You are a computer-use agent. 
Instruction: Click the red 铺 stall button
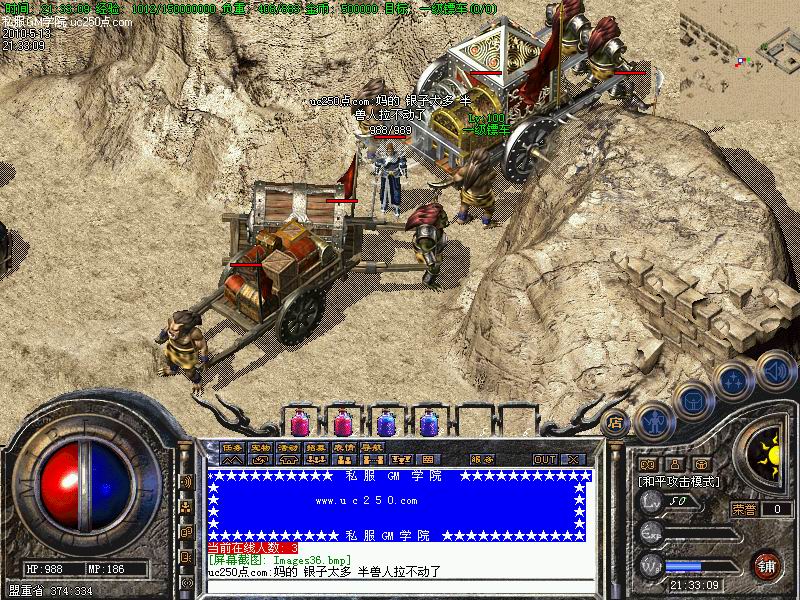pyautogui.click(x=767, y=565)
